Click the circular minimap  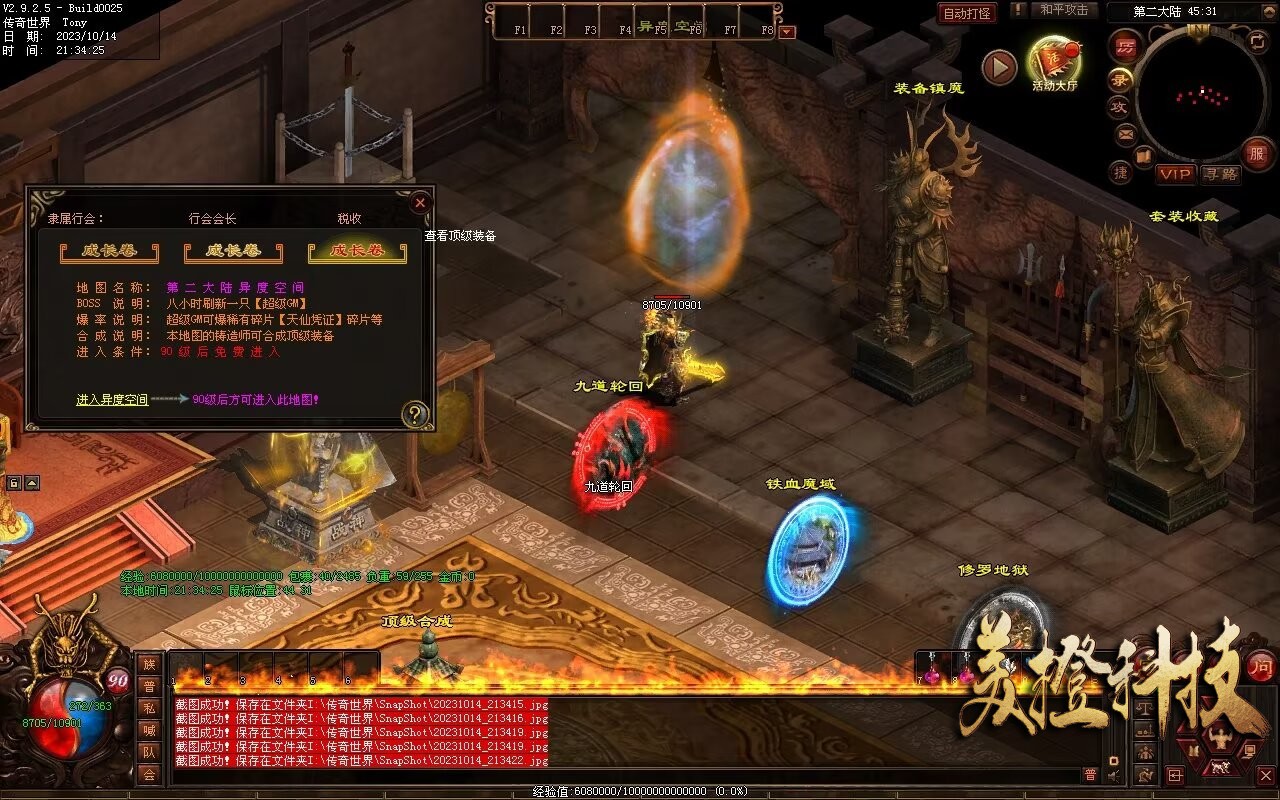1197,97
